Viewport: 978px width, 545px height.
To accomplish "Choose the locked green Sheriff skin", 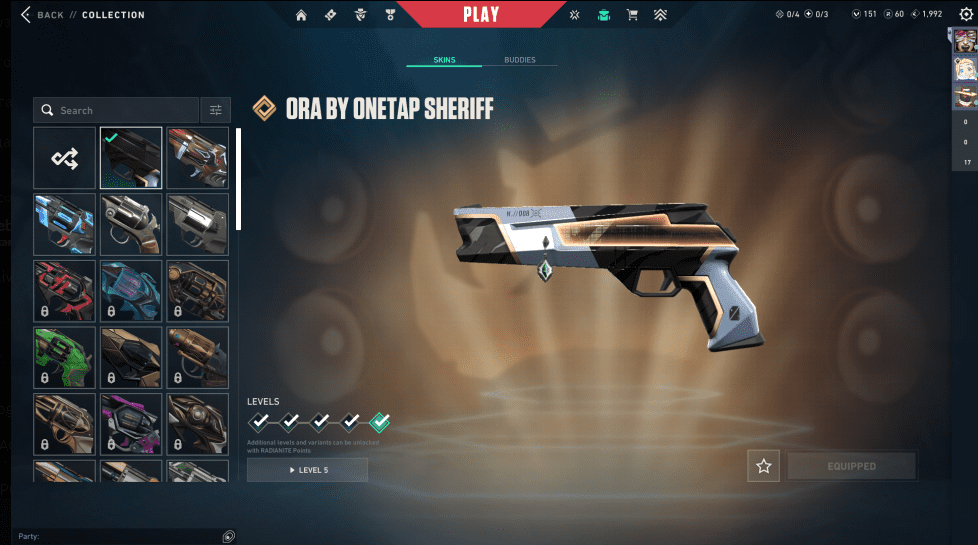I will pos(65,357).
